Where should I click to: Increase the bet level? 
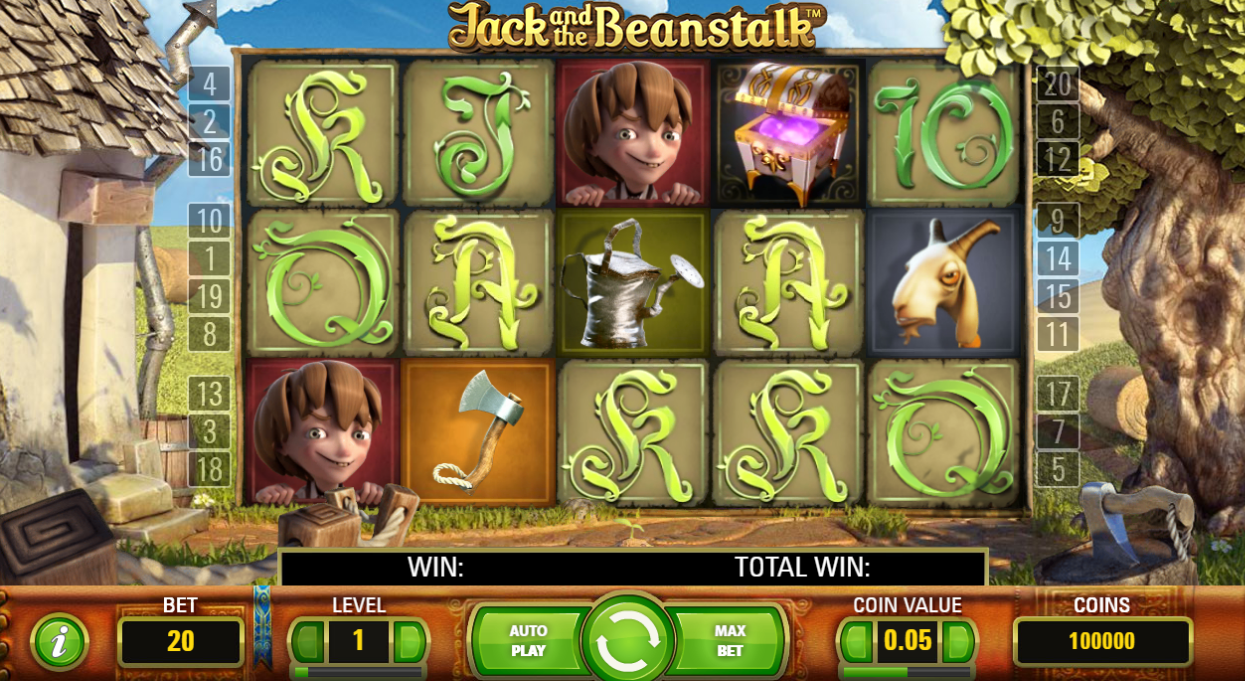click(409, 641)
